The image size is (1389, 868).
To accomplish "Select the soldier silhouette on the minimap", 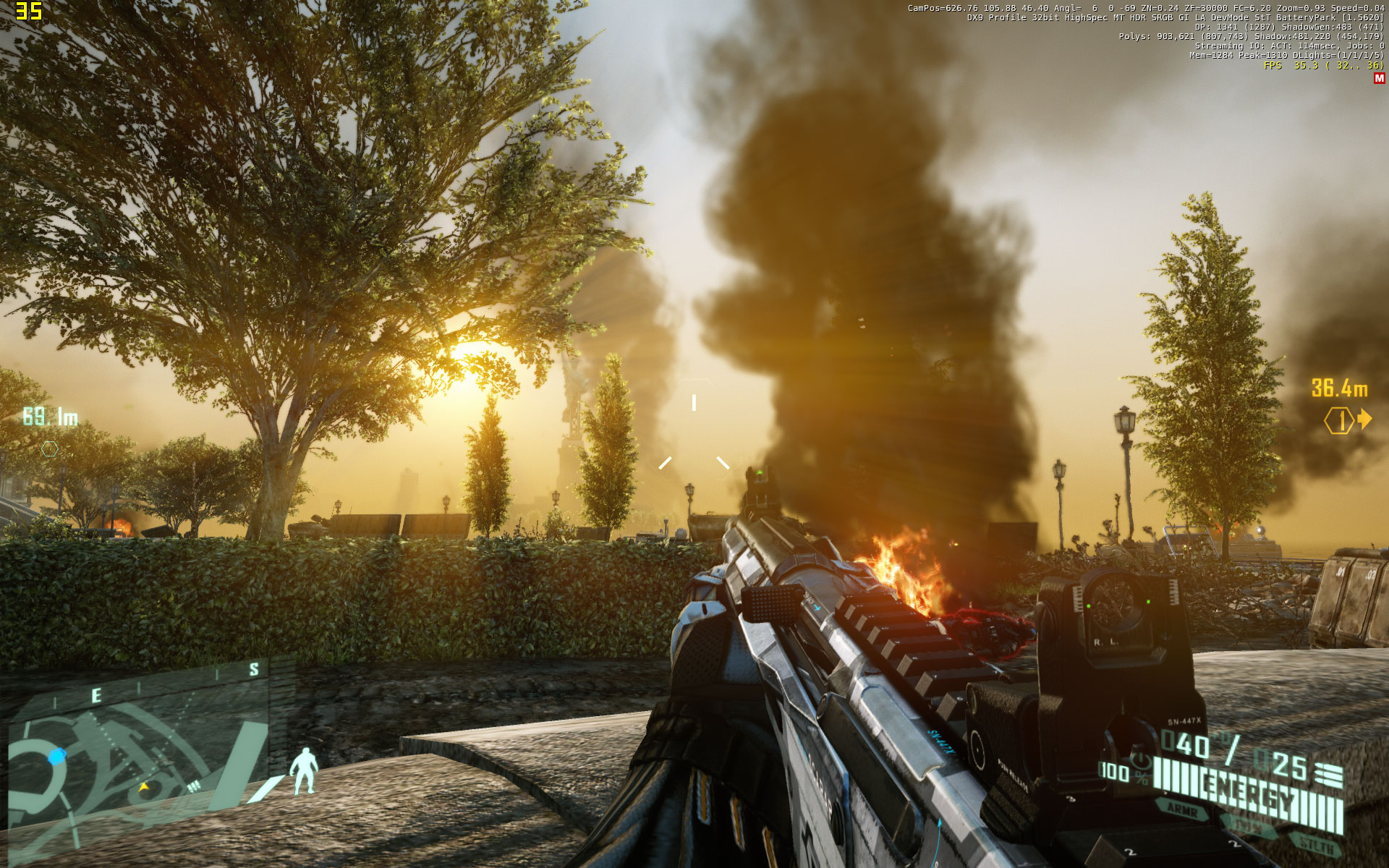I will [305, 771].
